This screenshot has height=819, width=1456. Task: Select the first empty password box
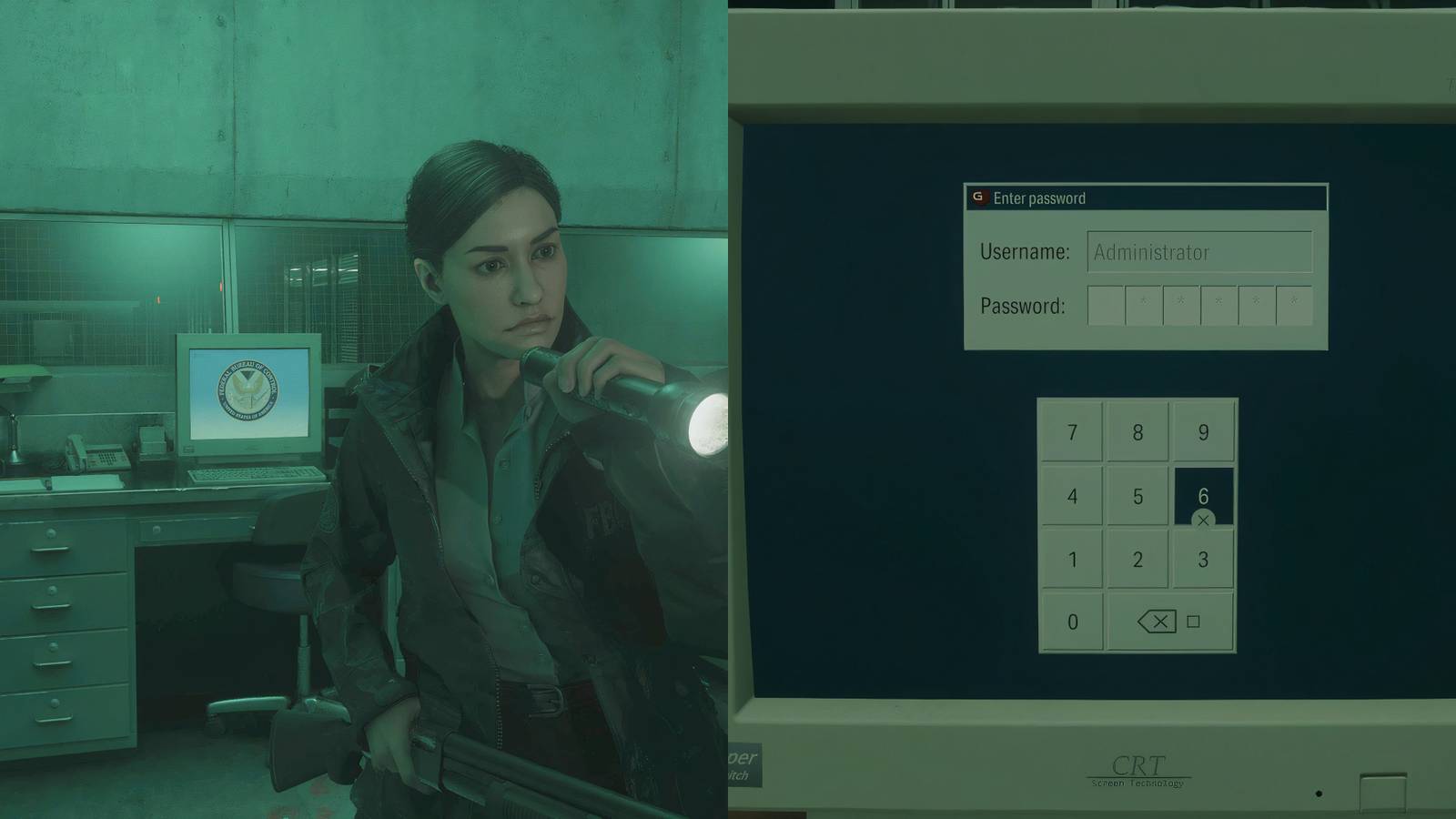pyautogui.click(x=1108, y=307)
